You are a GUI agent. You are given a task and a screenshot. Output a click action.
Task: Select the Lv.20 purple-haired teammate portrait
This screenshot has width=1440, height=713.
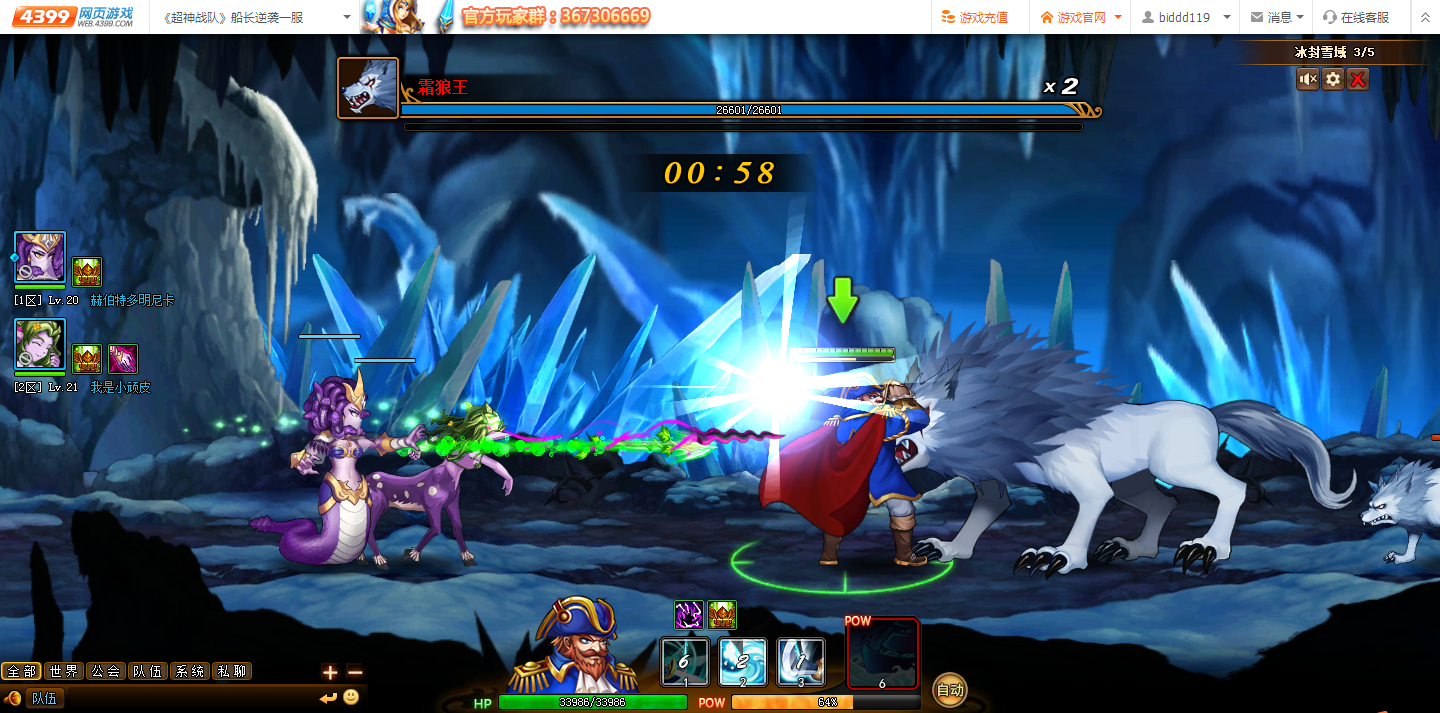tap(40, 258)
